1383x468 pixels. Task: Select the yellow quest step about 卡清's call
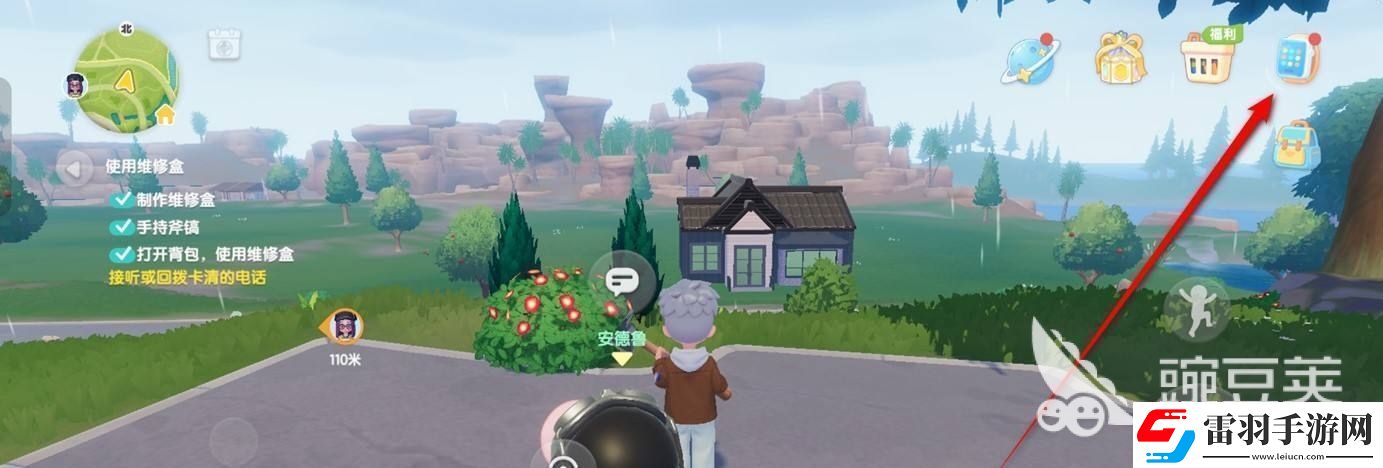188,277
